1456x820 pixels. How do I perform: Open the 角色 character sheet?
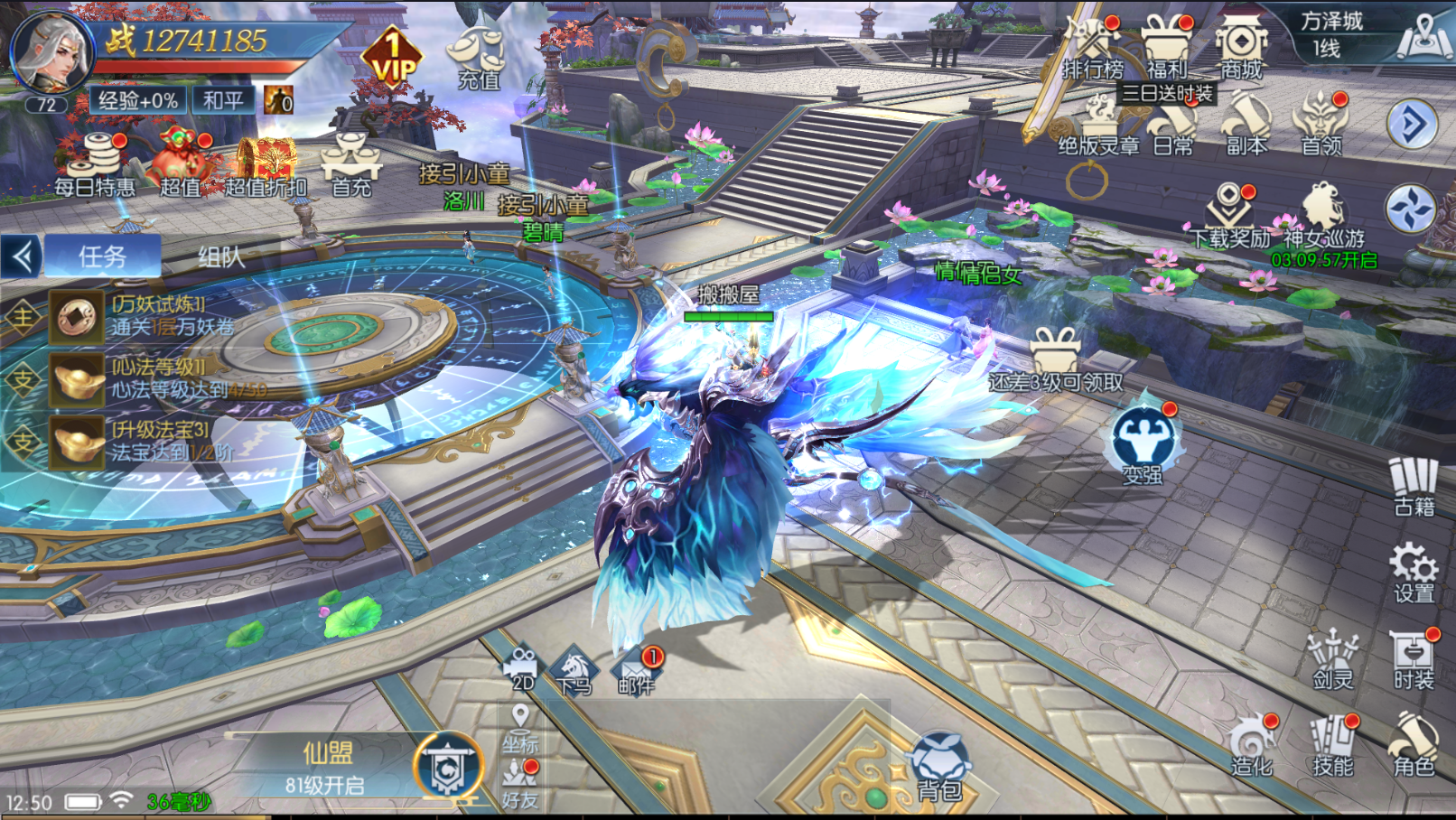1414,746
